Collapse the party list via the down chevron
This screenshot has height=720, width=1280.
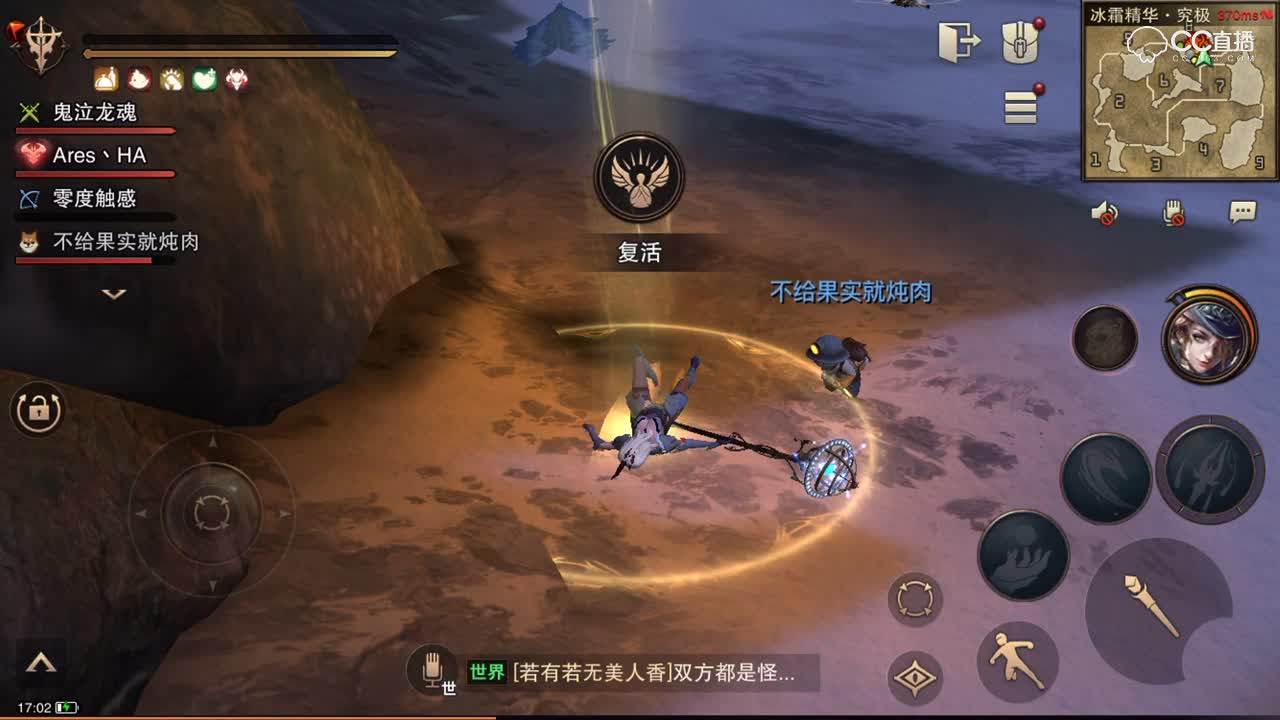(113, 292)
